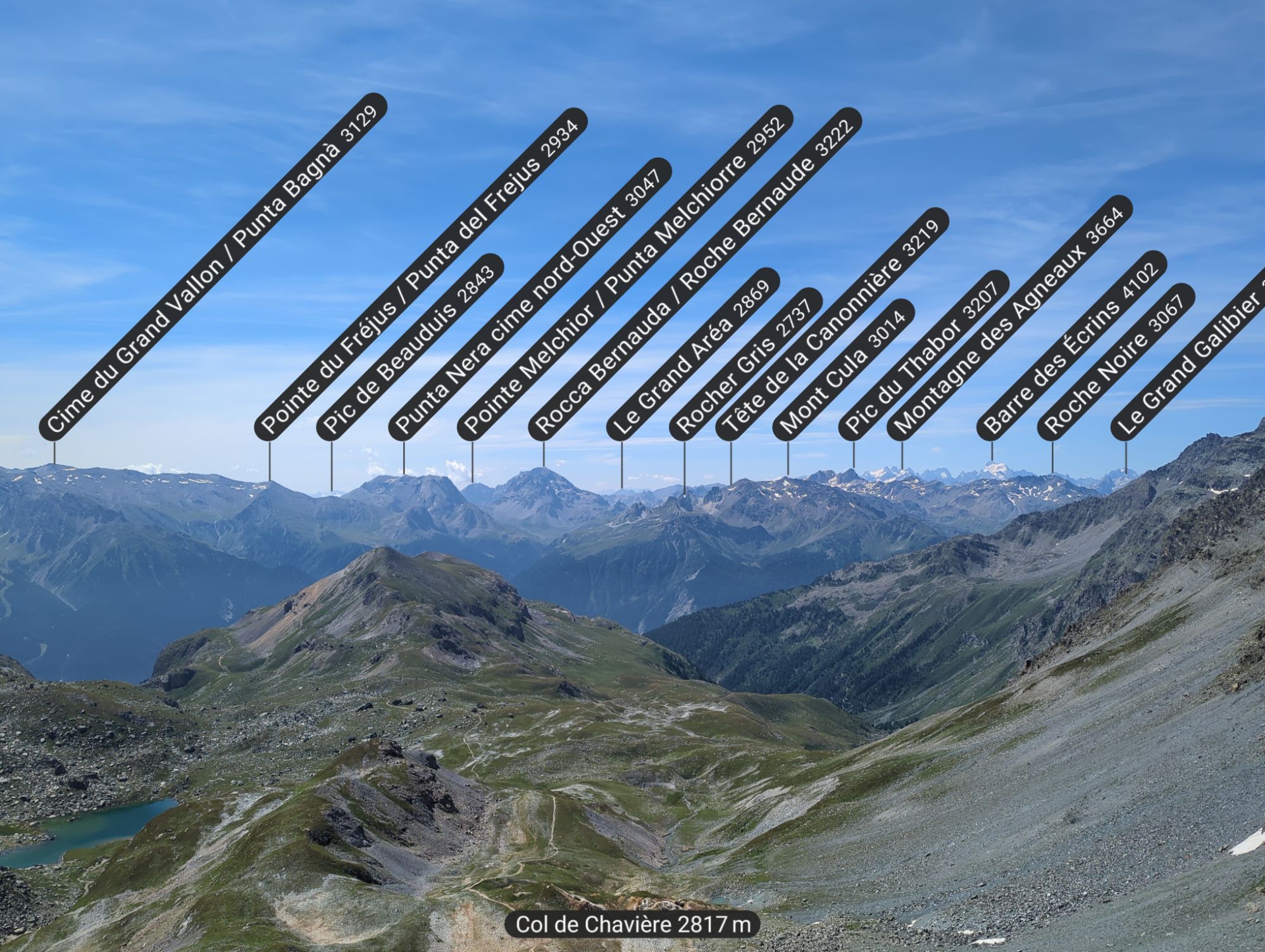Screen dimensions: 1265x952
Task: Choose the Pointe Melchior 2952 label
Action: (624, 273)
